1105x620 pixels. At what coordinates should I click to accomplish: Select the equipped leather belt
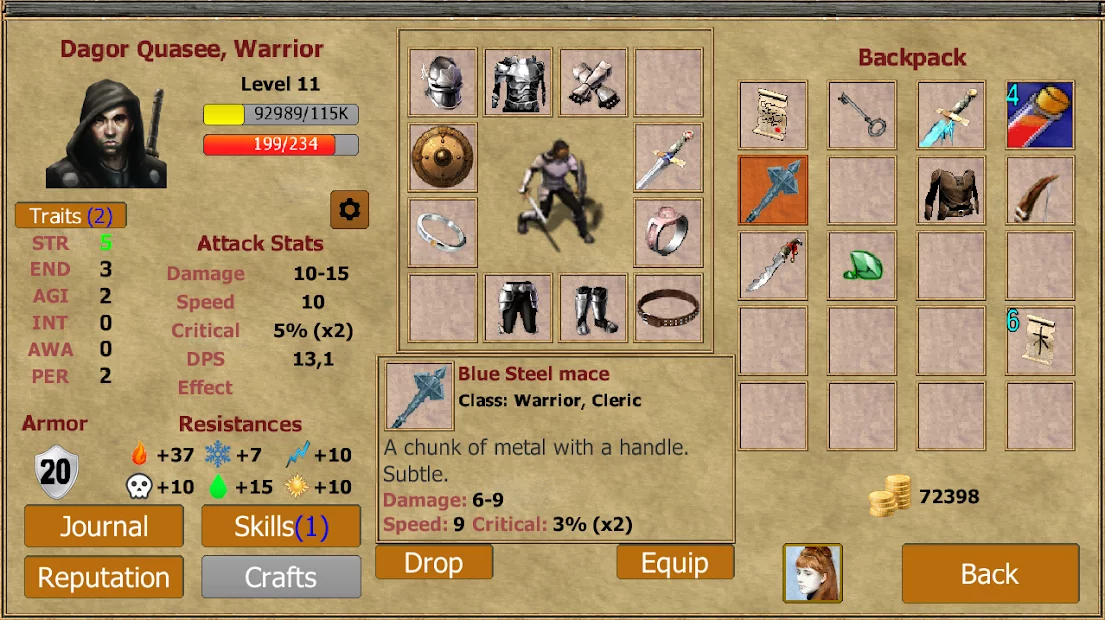pos(668,308)
